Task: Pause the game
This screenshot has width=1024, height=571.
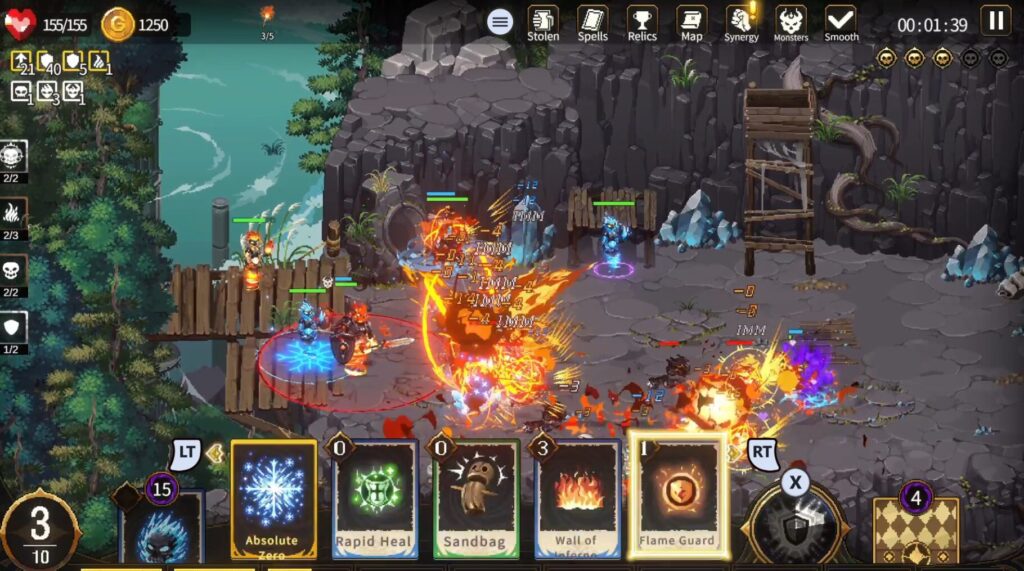Action: coord(995,21)
